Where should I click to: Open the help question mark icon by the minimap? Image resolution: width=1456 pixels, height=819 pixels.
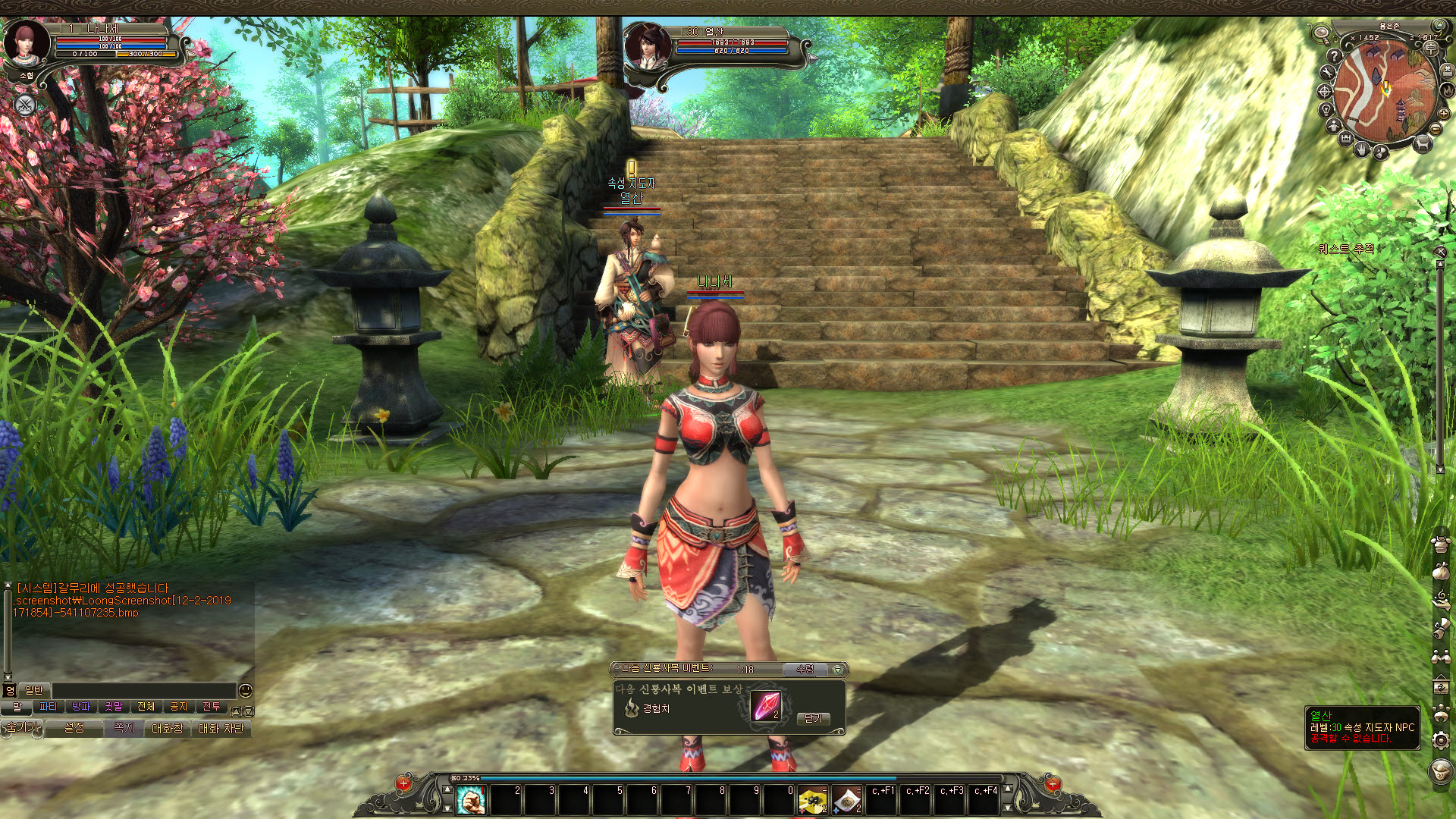click(x=1335, y=56)
